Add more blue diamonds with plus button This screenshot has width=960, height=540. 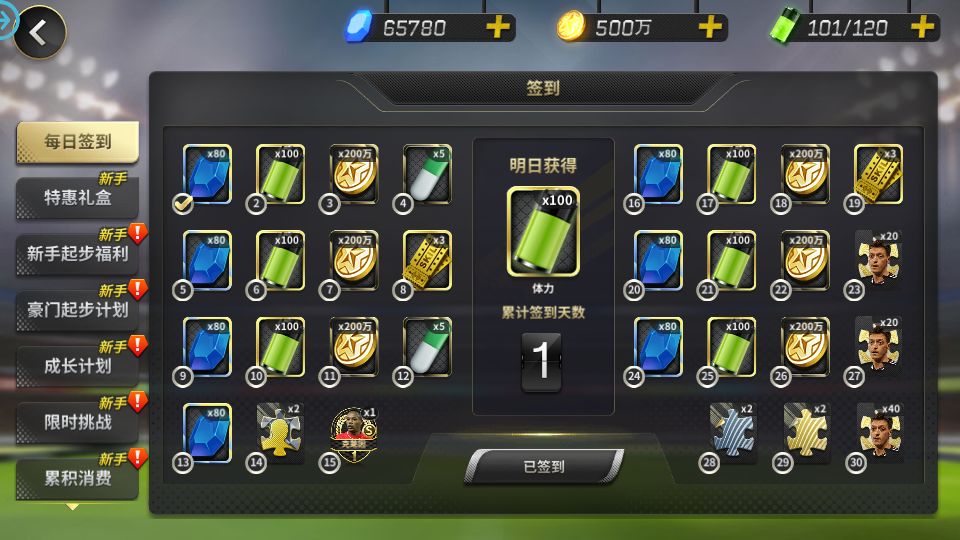coord(497,28)
